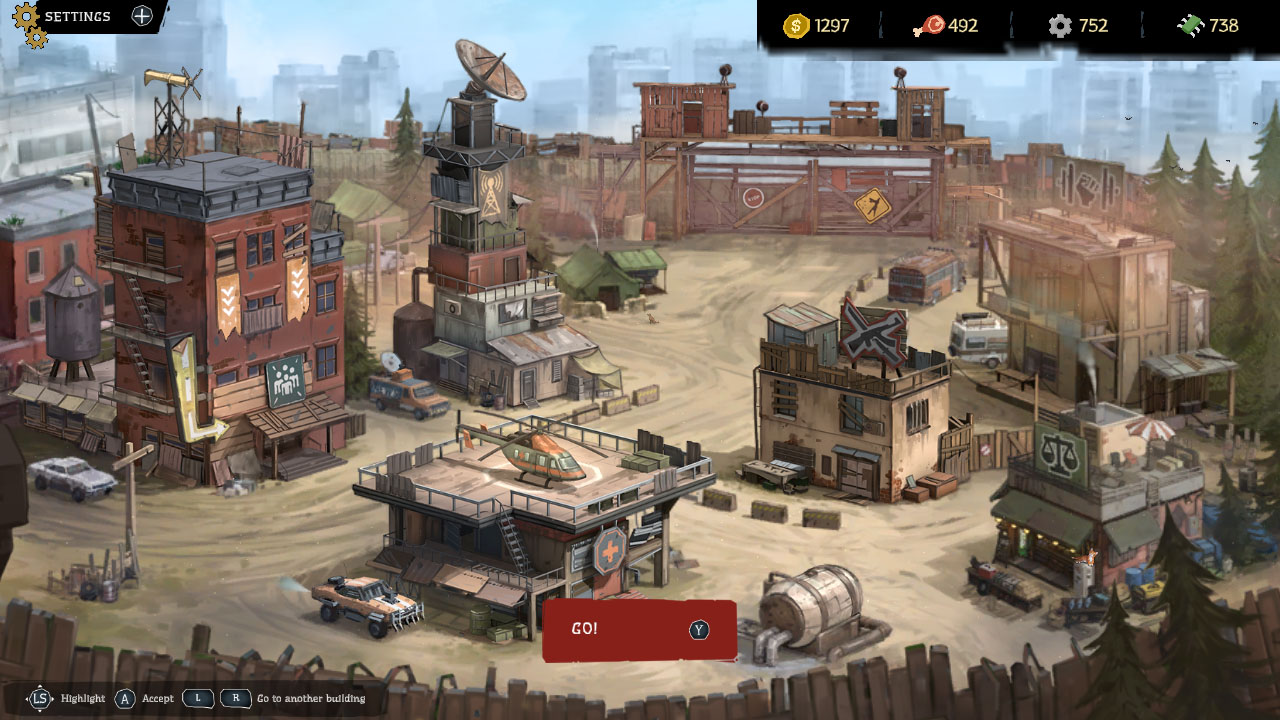Click the crossed rifles sign on the armory
The height and width of the screenshot is (720, 1280).
875,332
